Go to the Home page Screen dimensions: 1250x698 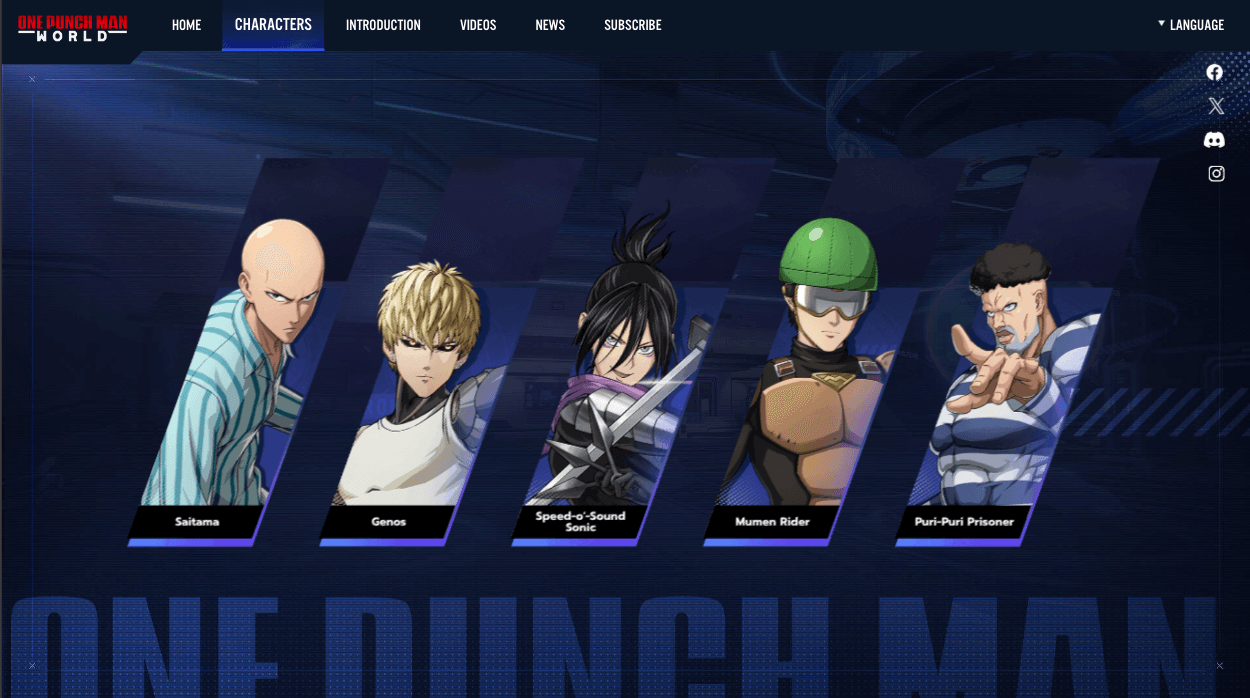click(x=186, y=25)
